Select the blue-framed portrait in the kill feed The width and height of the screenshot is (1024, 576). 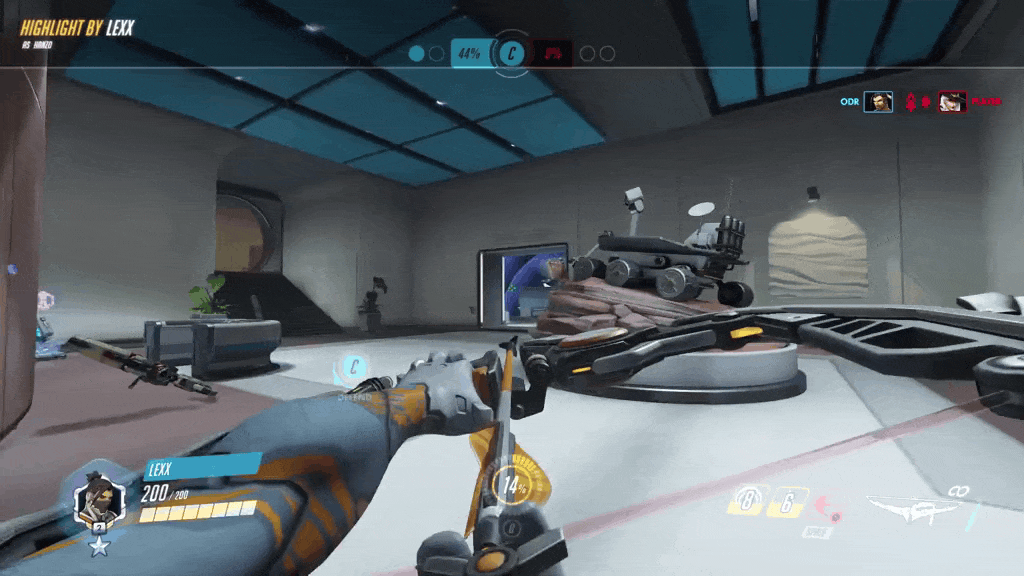878,102
